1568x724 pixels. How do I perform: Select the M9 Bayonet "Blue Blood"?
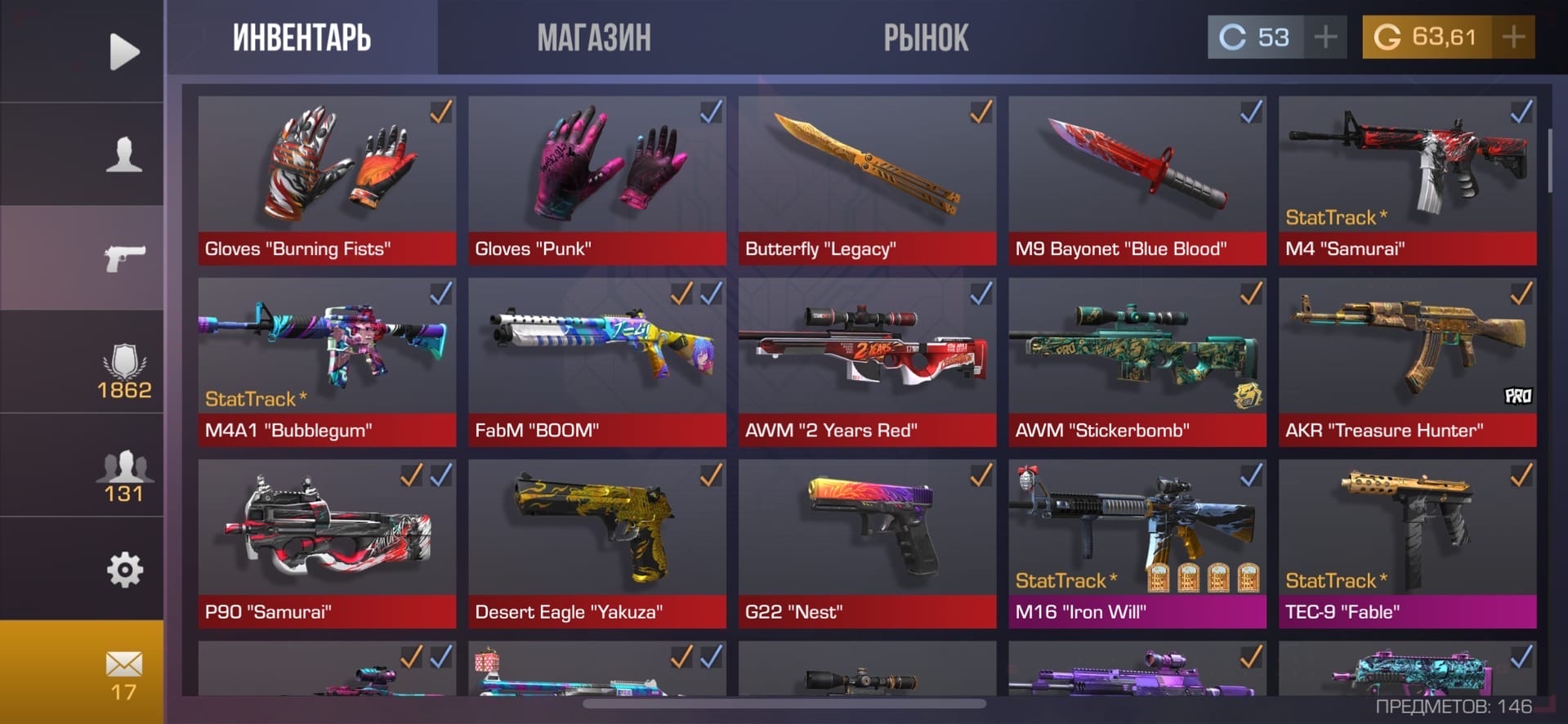pos(1137,180)
